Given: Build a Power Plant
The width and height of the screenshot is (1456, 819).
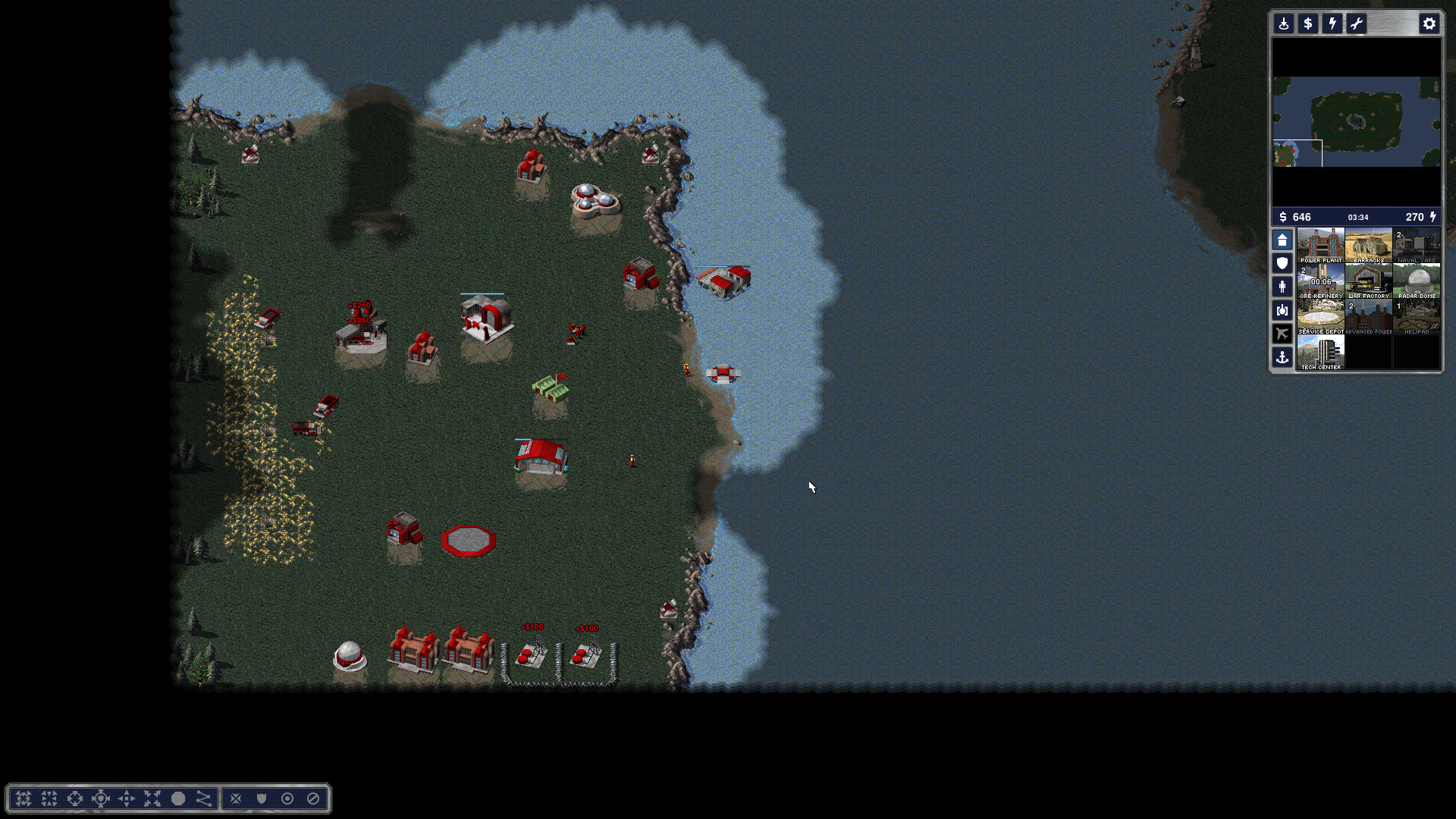Looking at the screenshot, I should pyautogui.click(x=1320, y=245).
